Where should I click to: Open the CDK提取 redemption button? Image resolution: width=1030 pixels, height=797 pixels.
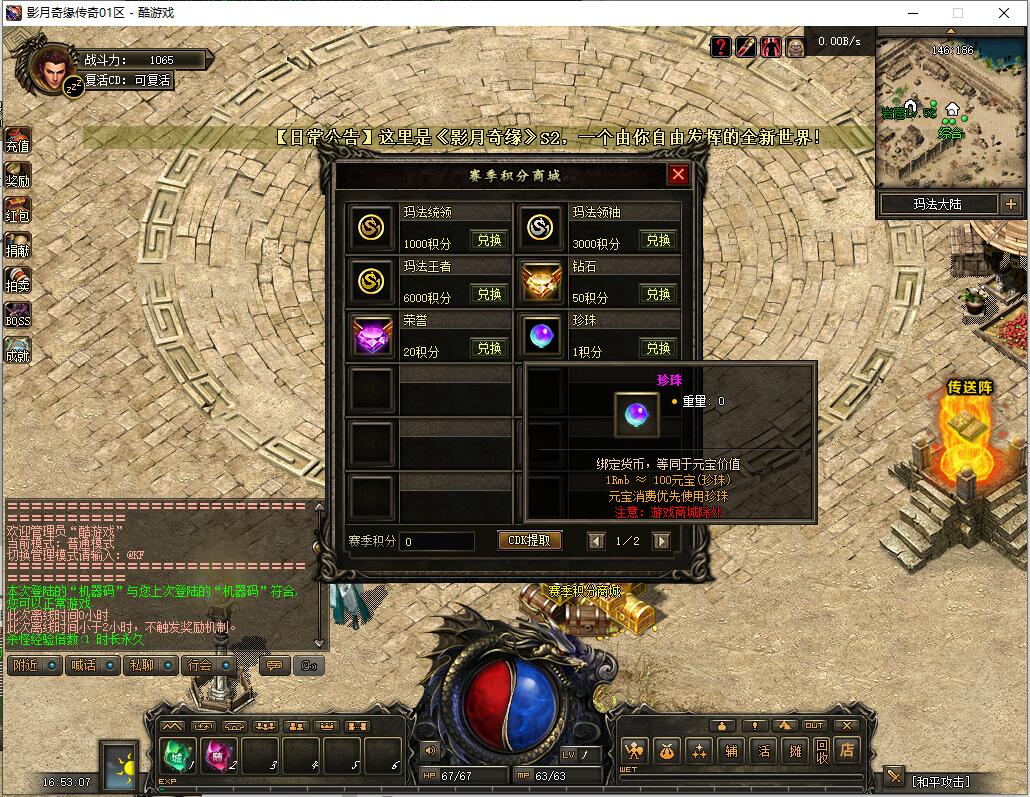[529, 541]
